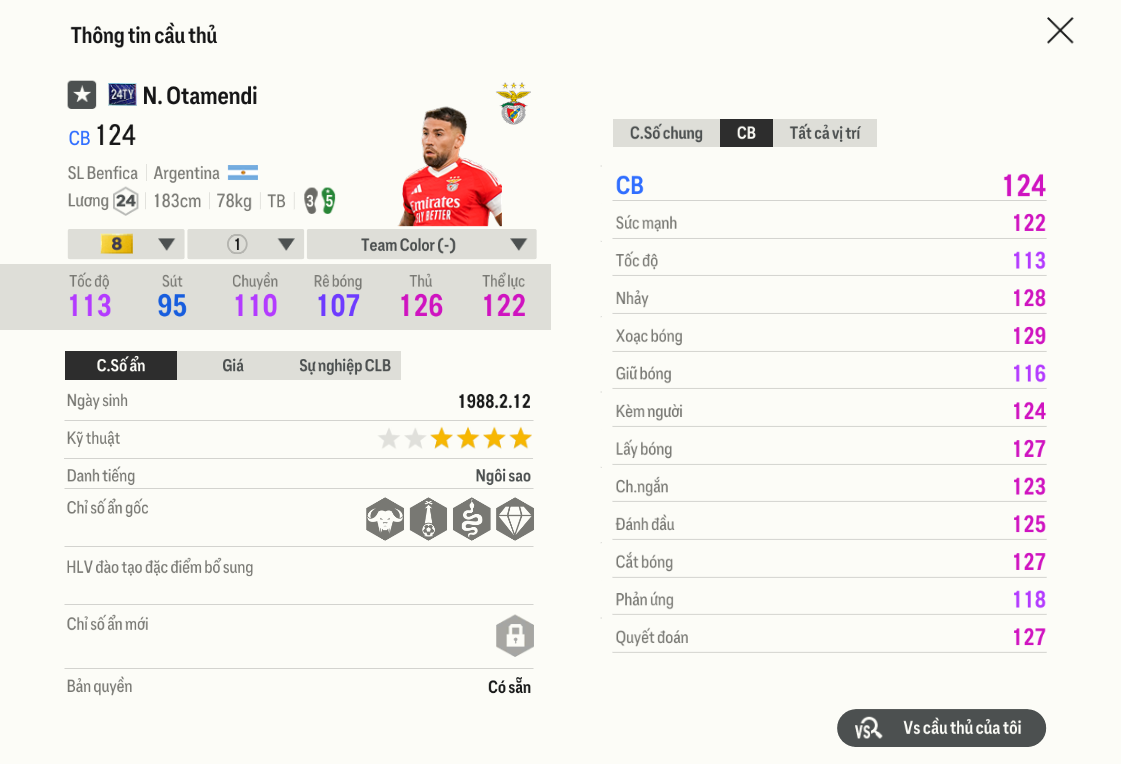This screenshot has width=1121, height=764.
Task: Switch to the Giá tab
Action: point(233,366)
